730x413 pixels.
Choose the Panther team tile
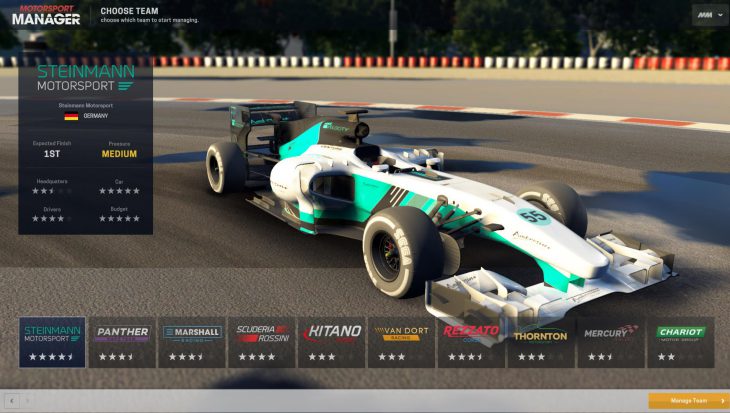tap(122, 342)
